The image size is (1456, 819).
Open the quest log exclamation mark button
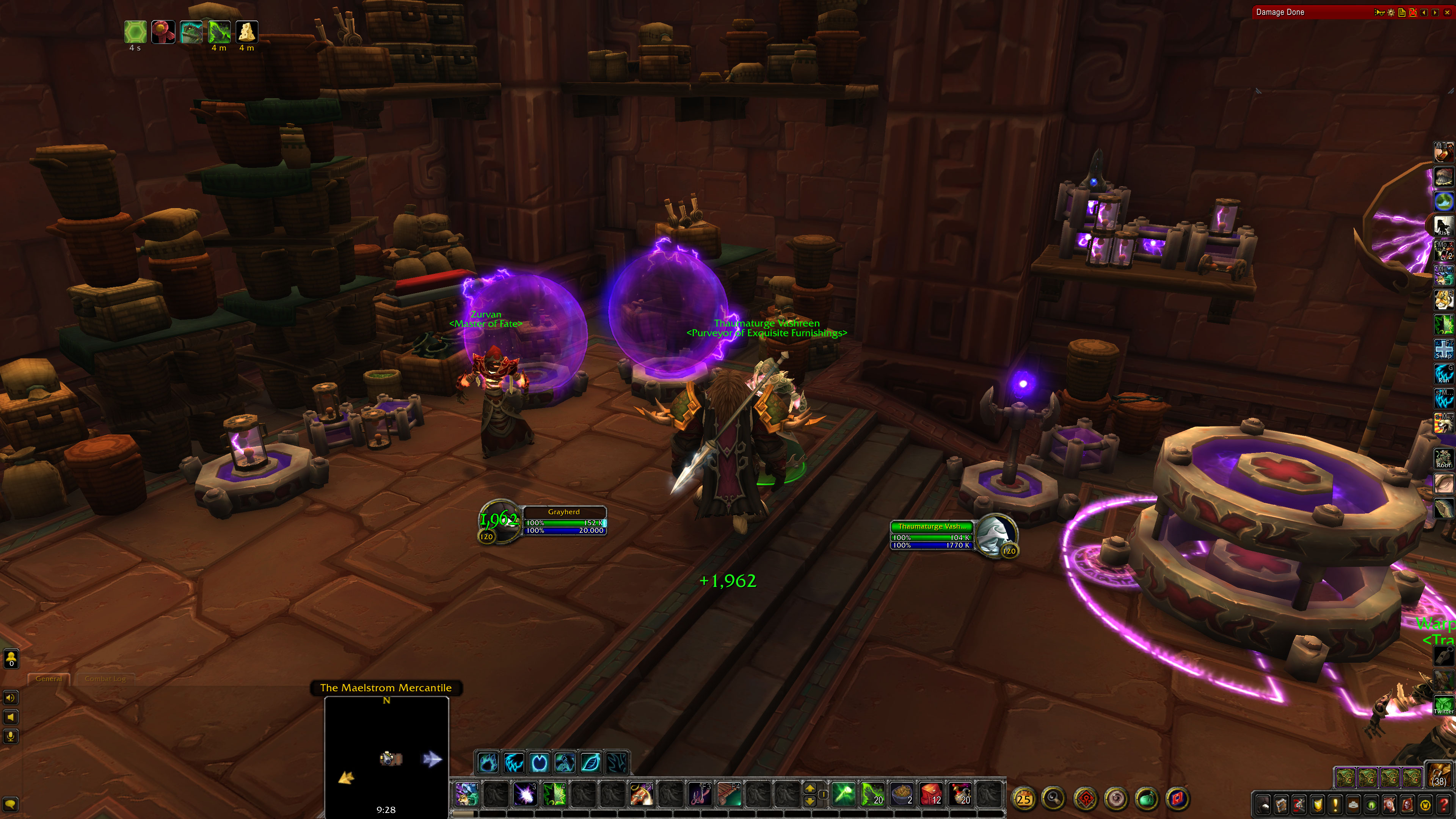point(1335,805)
